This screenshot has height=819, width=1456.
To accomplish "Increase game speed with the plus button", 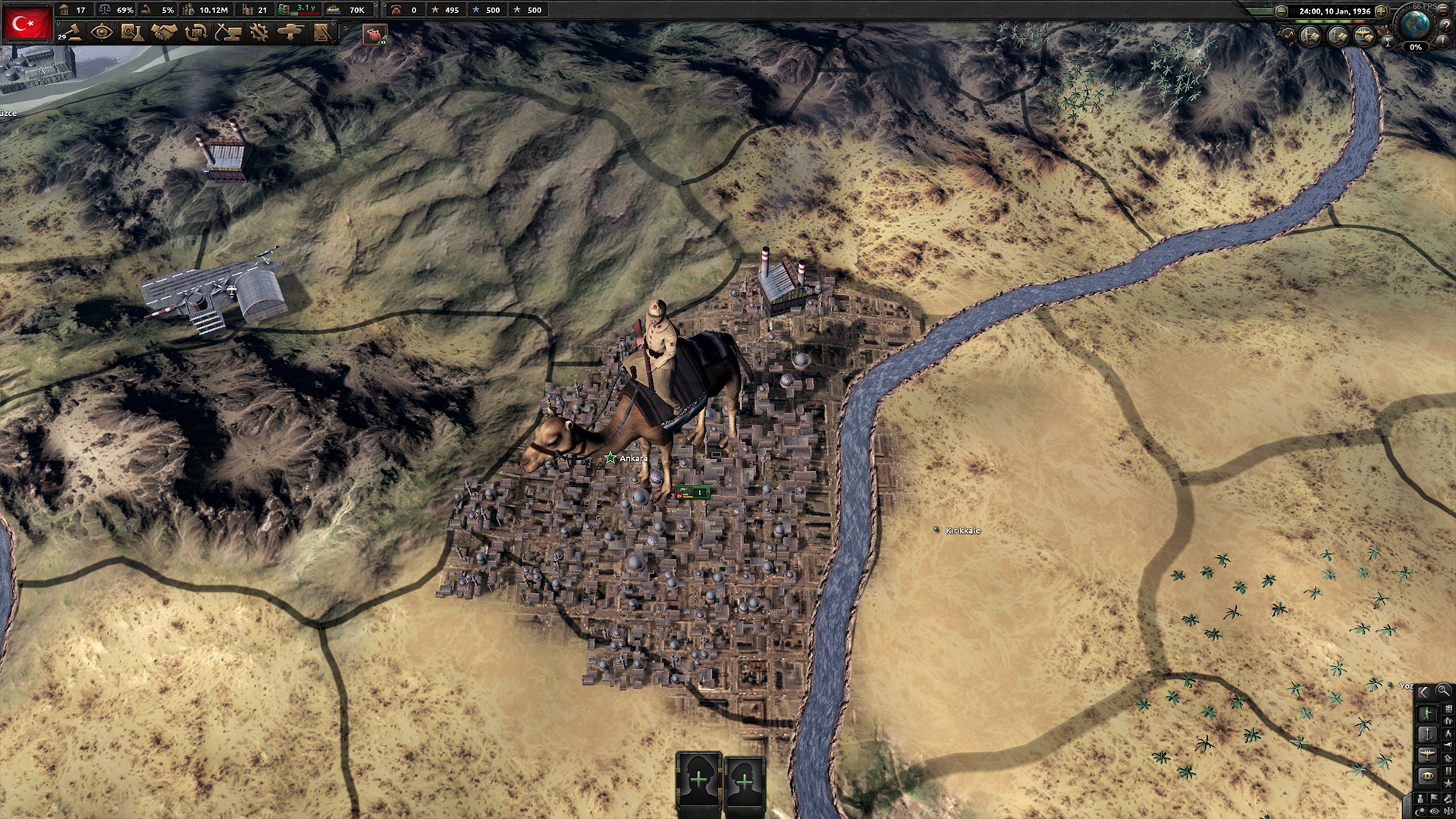I will [1382, 11].
